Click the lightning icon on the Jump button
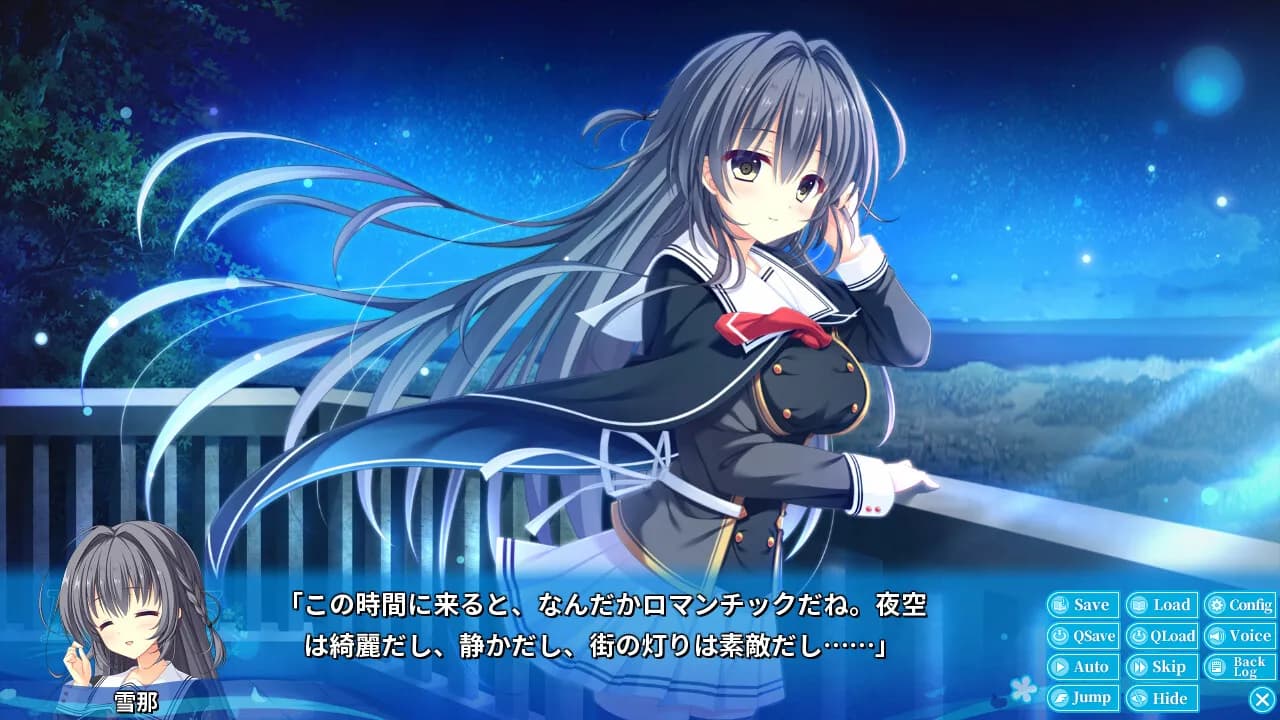 [1059, 697]
